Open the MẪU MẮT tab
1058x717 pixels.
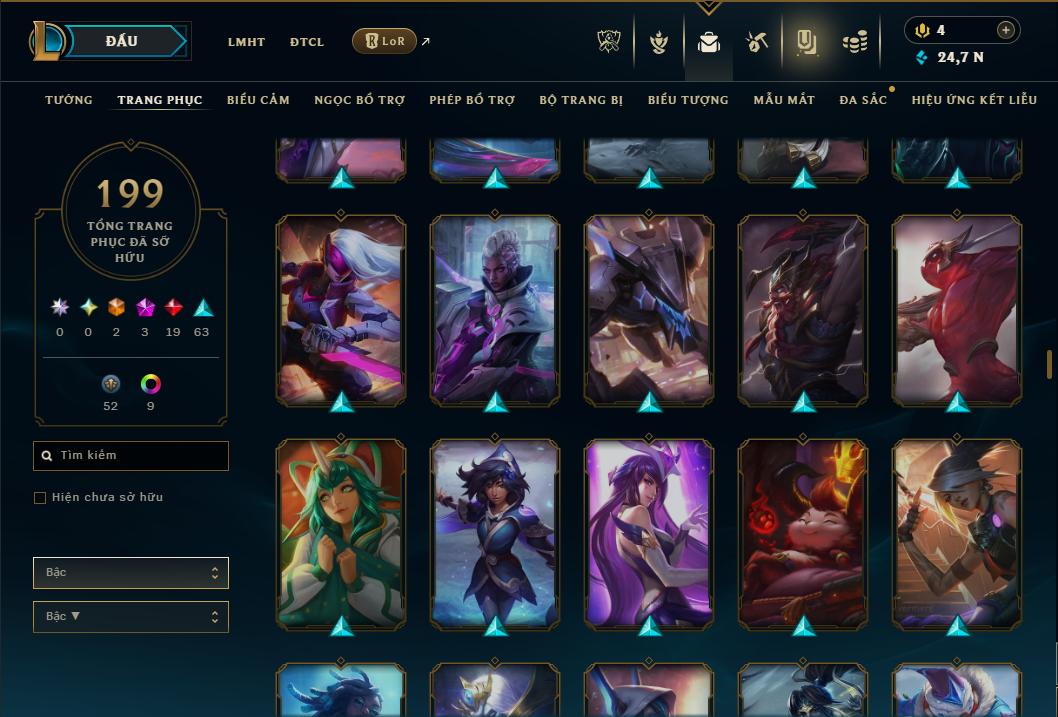[784, 100]
